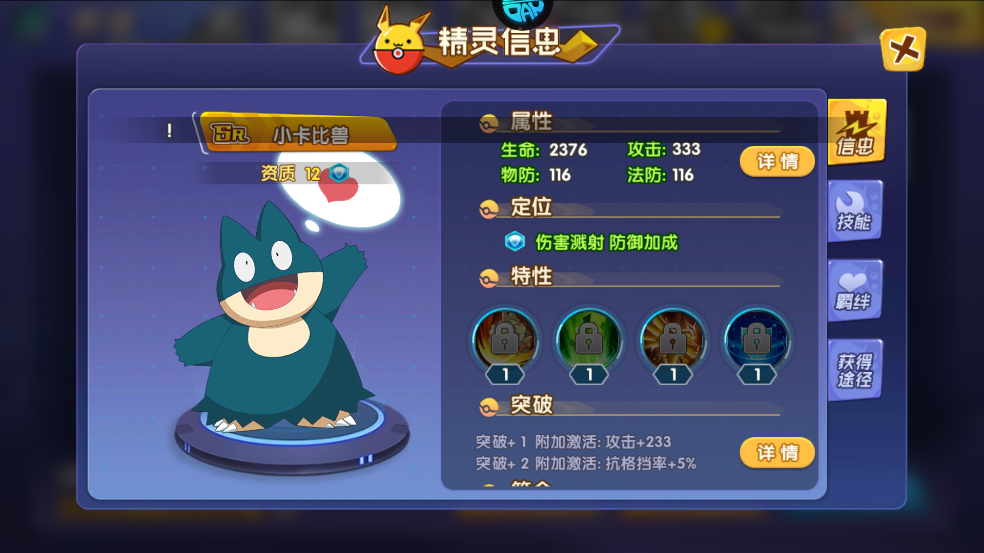
Task: Open 详情 for the 属性 stats
Action: 777,161
